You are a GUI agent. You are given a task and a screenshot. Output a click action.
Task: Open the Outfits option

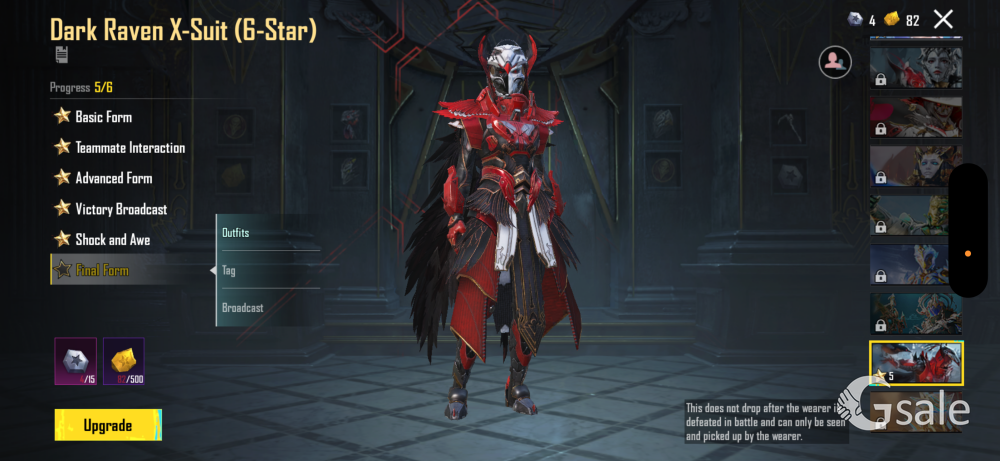[x=236, y=233]
